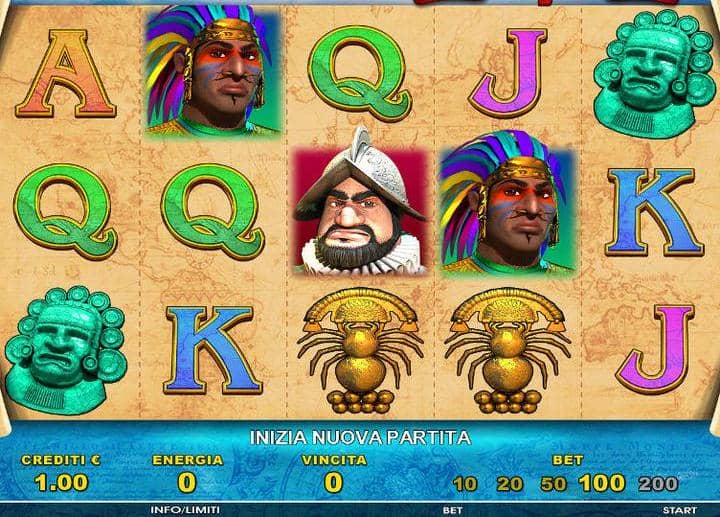This screenshot has height=517, width=720.
Task: Select the 10 bet value
Action: click(x=464, y=484)
